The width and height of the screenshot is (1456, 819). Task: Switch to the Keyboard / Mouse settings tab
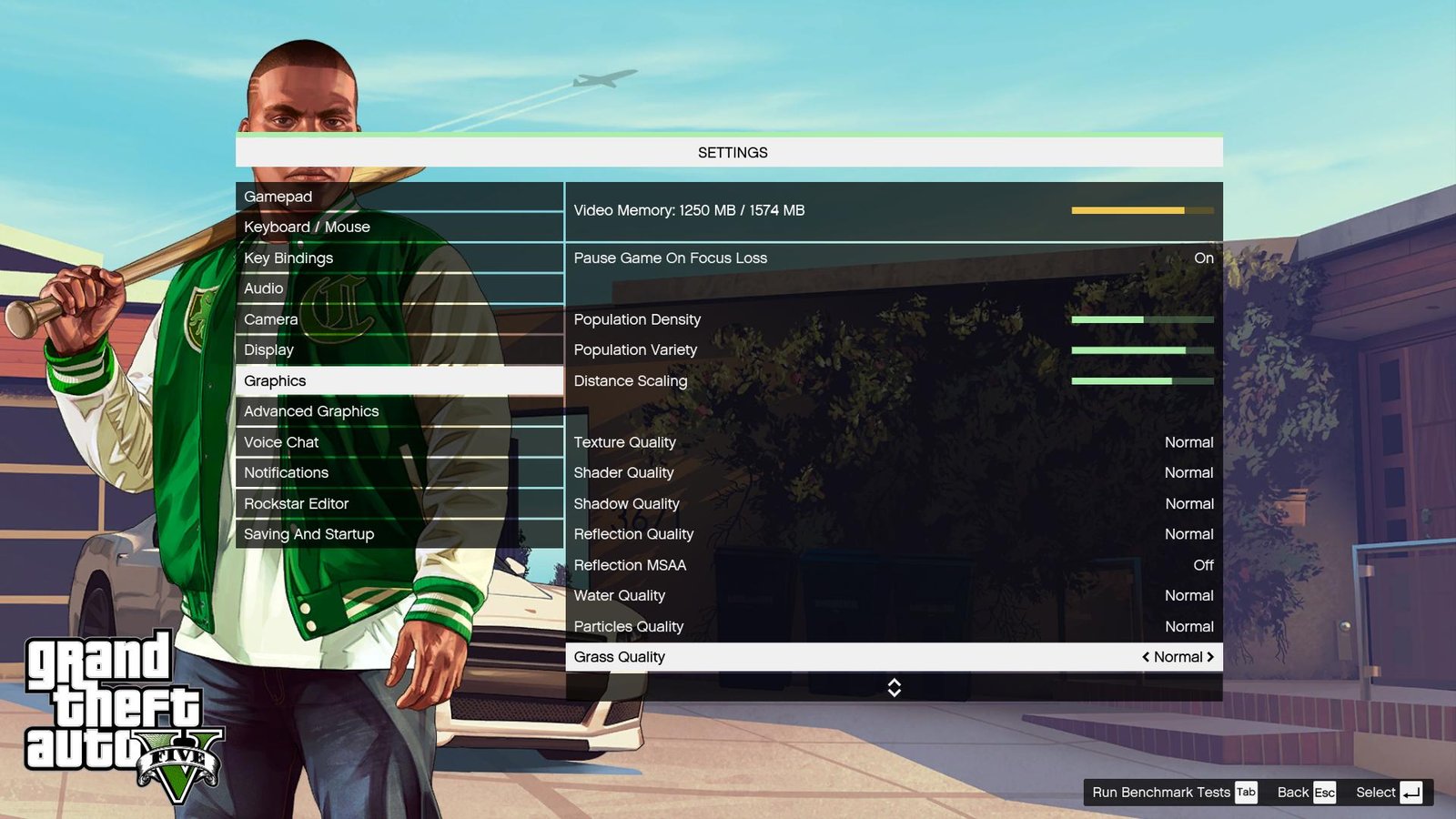click(307, 227)
